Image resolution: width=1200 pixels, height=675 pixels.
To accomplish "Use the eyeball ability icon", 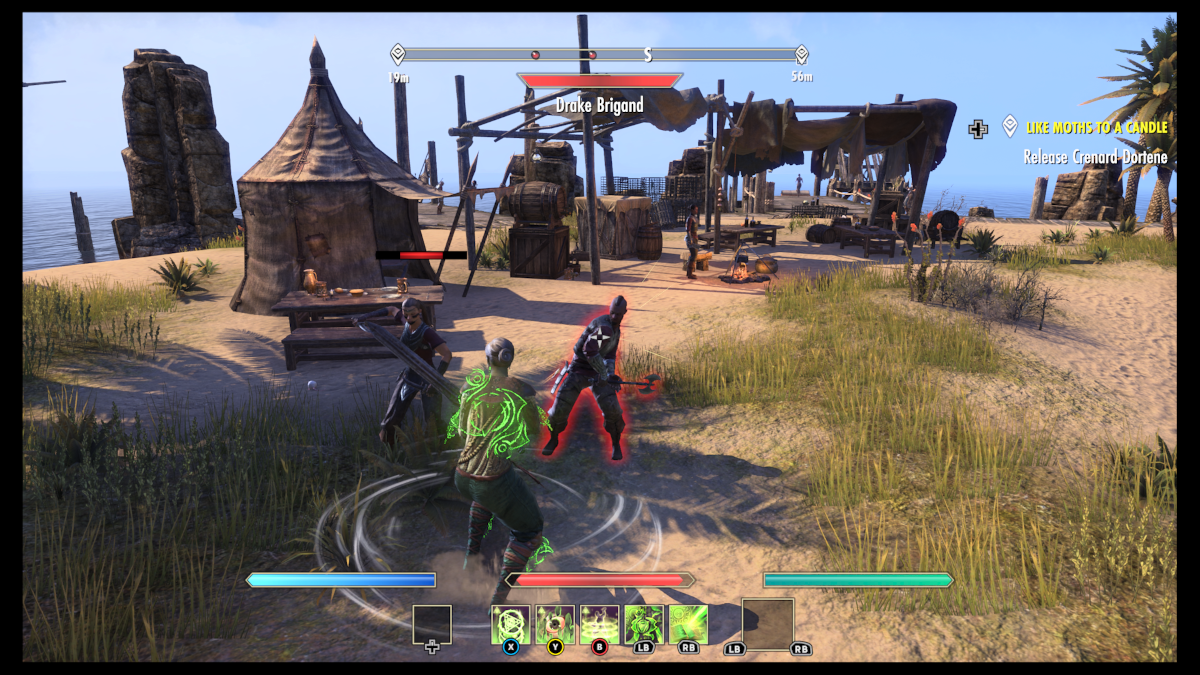I will coord(555,624).
